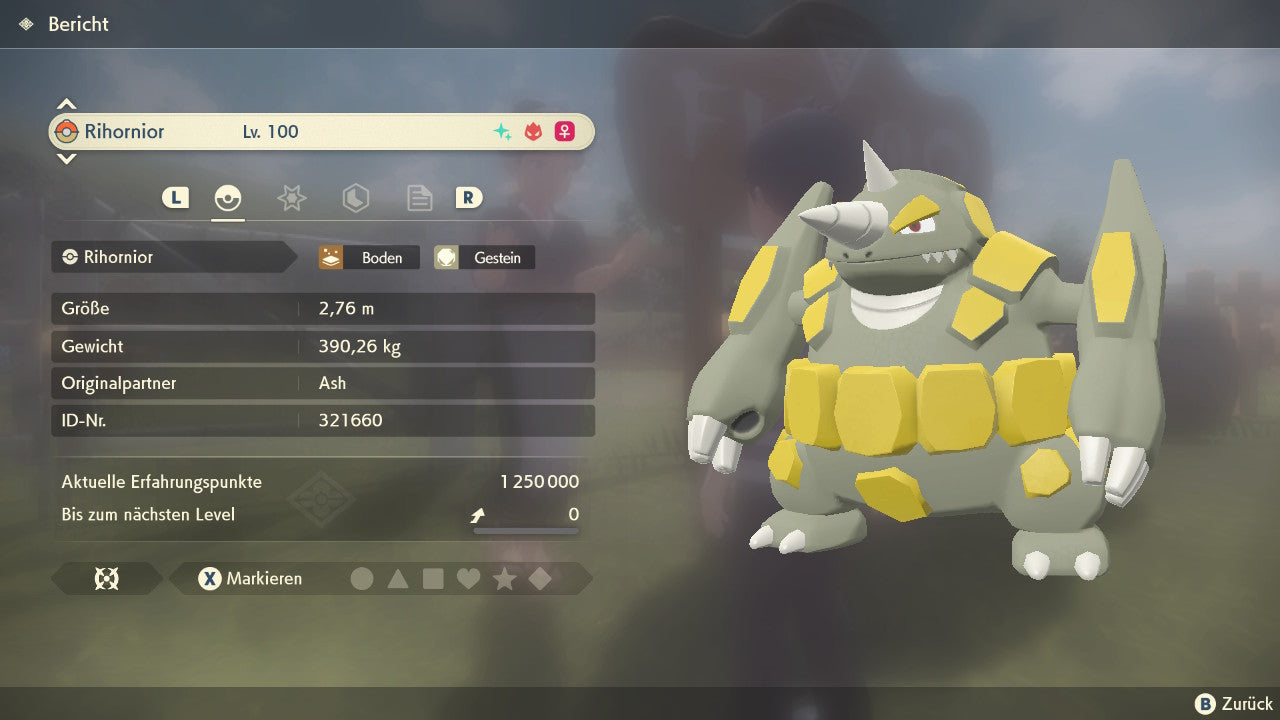Screen dimensions: 1280x720
Task: Select the Rihornior name bar
Action: (x=321, y=132)
